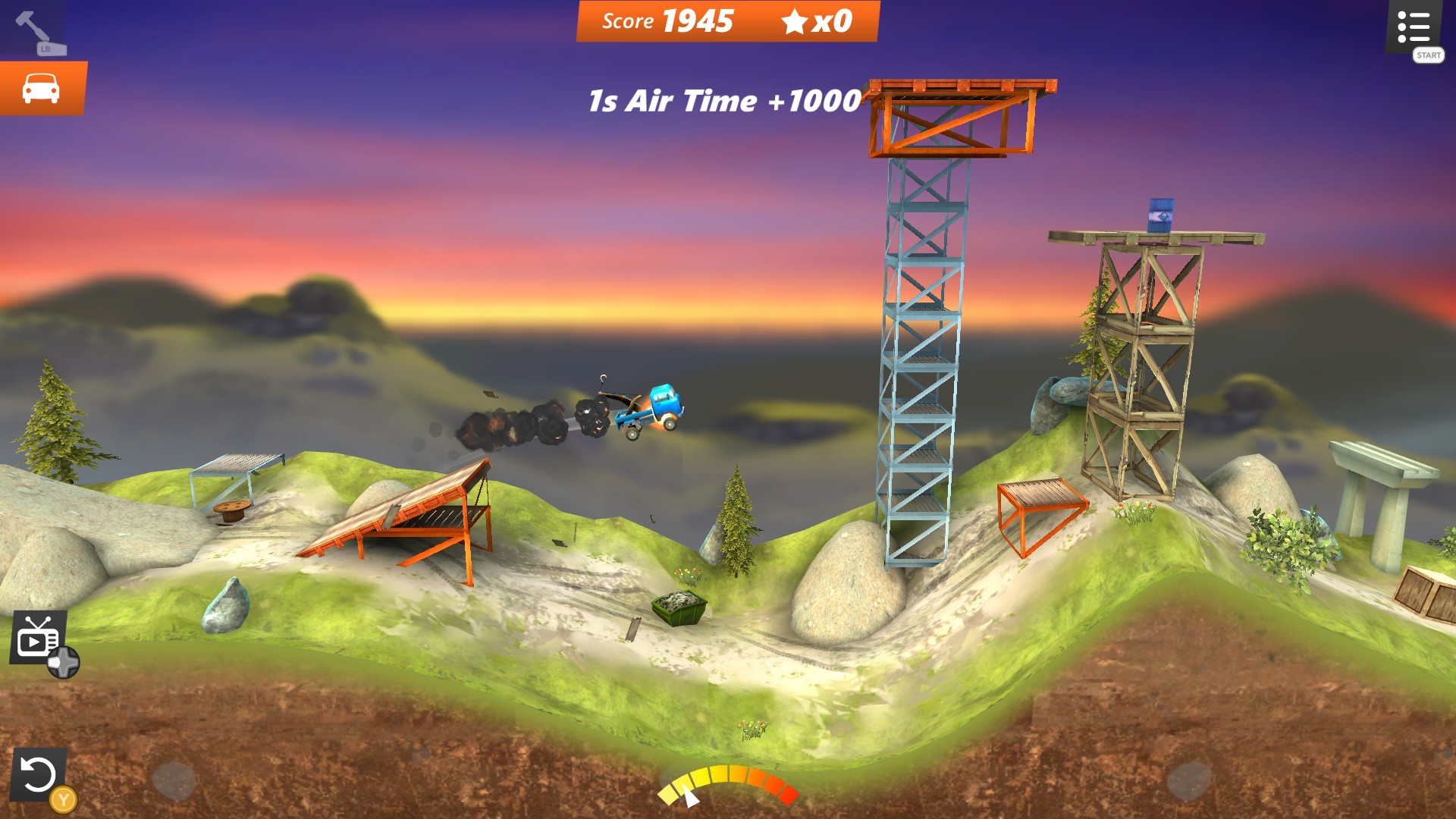Open the vehicle selection panel with the car icon

coord(42,87)
